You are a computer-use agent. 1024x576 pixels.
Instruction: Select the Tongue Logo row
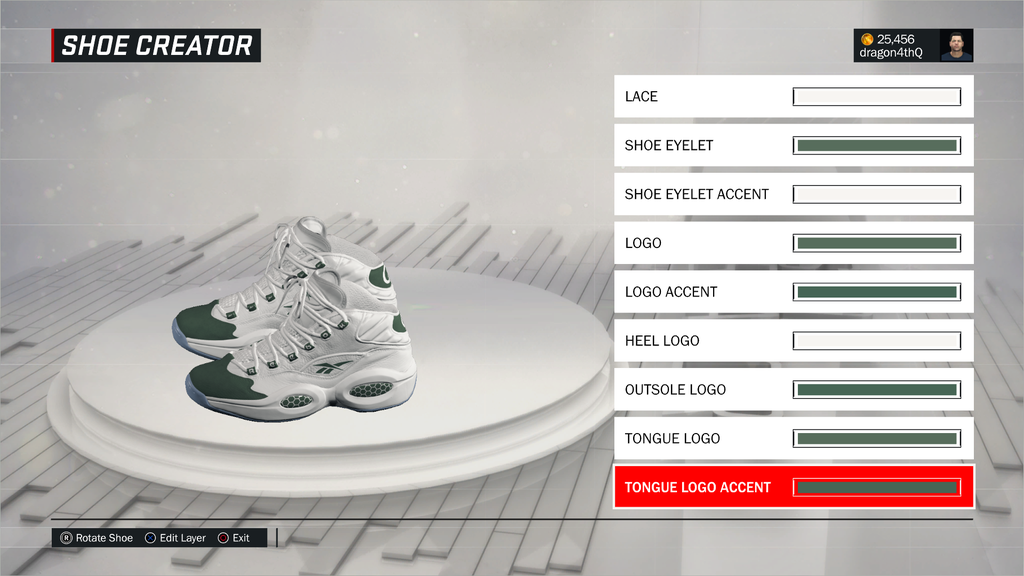click(x=793, y=438)
